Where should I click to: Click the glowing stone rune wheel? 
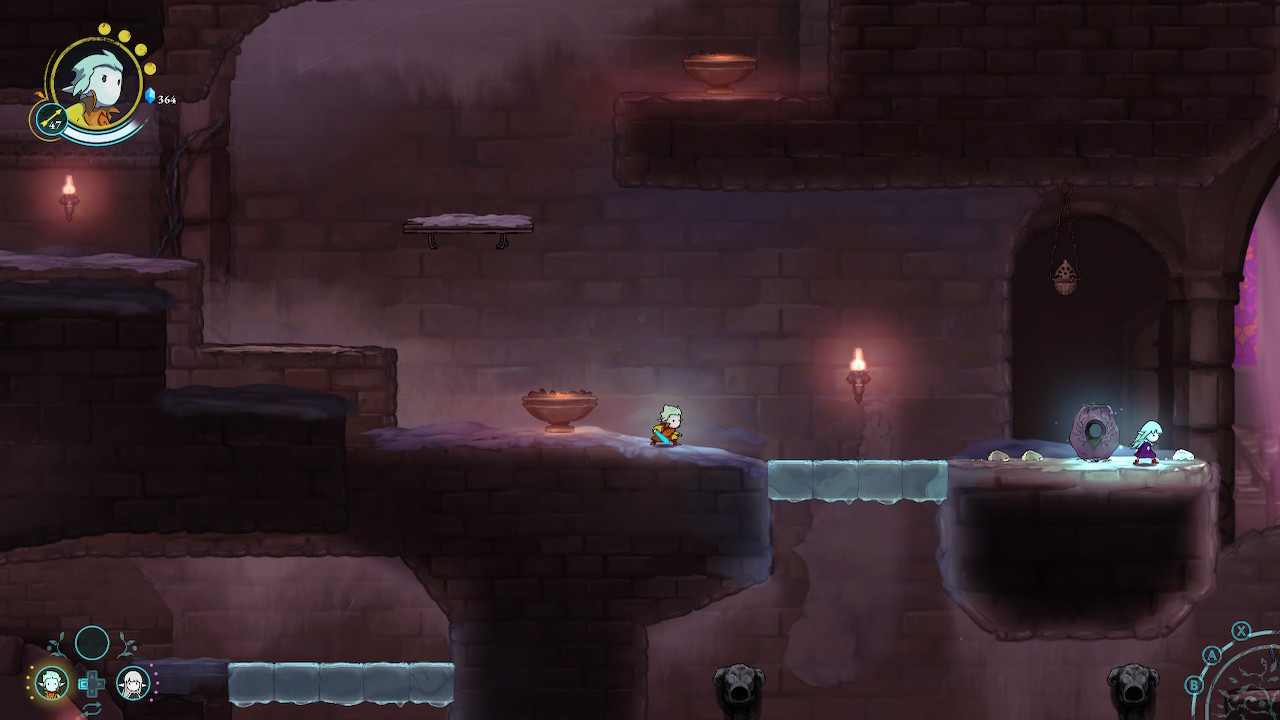[1097, 428]
